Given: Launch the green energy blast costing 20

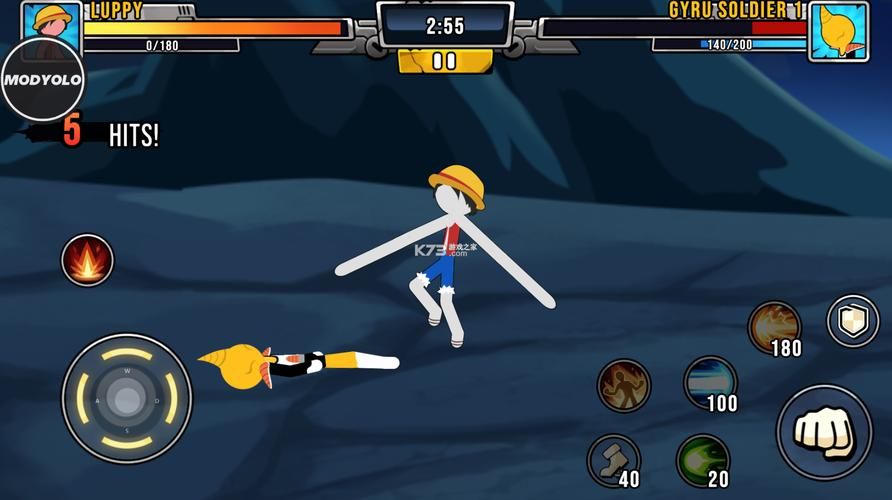Looking at the screenshot, I should tap(702, 459).
